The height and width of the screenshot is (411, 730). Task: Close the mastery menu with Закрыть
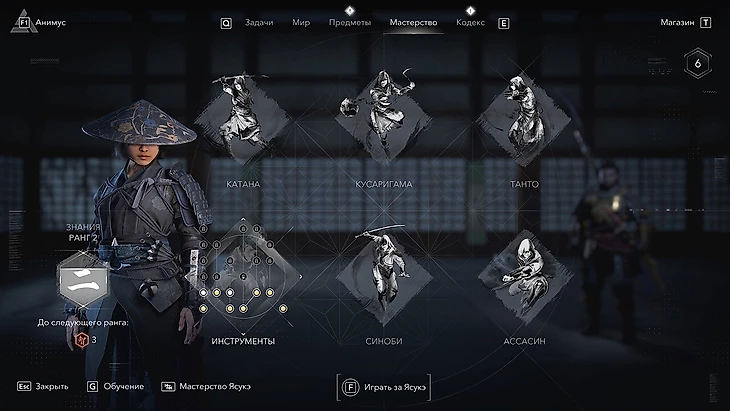(43, 386)
